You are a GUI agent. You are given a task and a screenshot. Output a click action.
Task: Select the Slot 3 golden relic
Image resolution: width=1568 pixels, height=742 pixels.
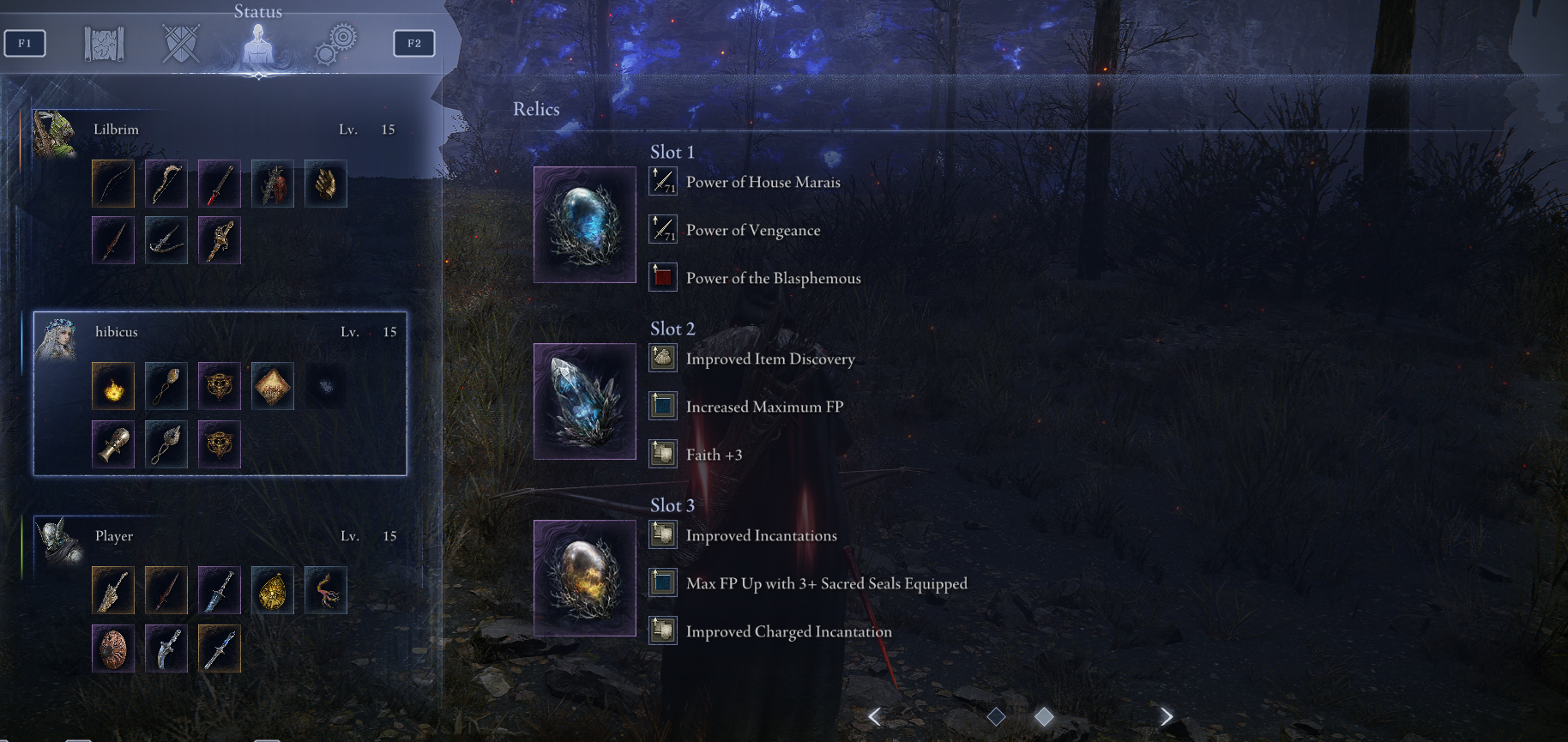[x=584, y=578]
